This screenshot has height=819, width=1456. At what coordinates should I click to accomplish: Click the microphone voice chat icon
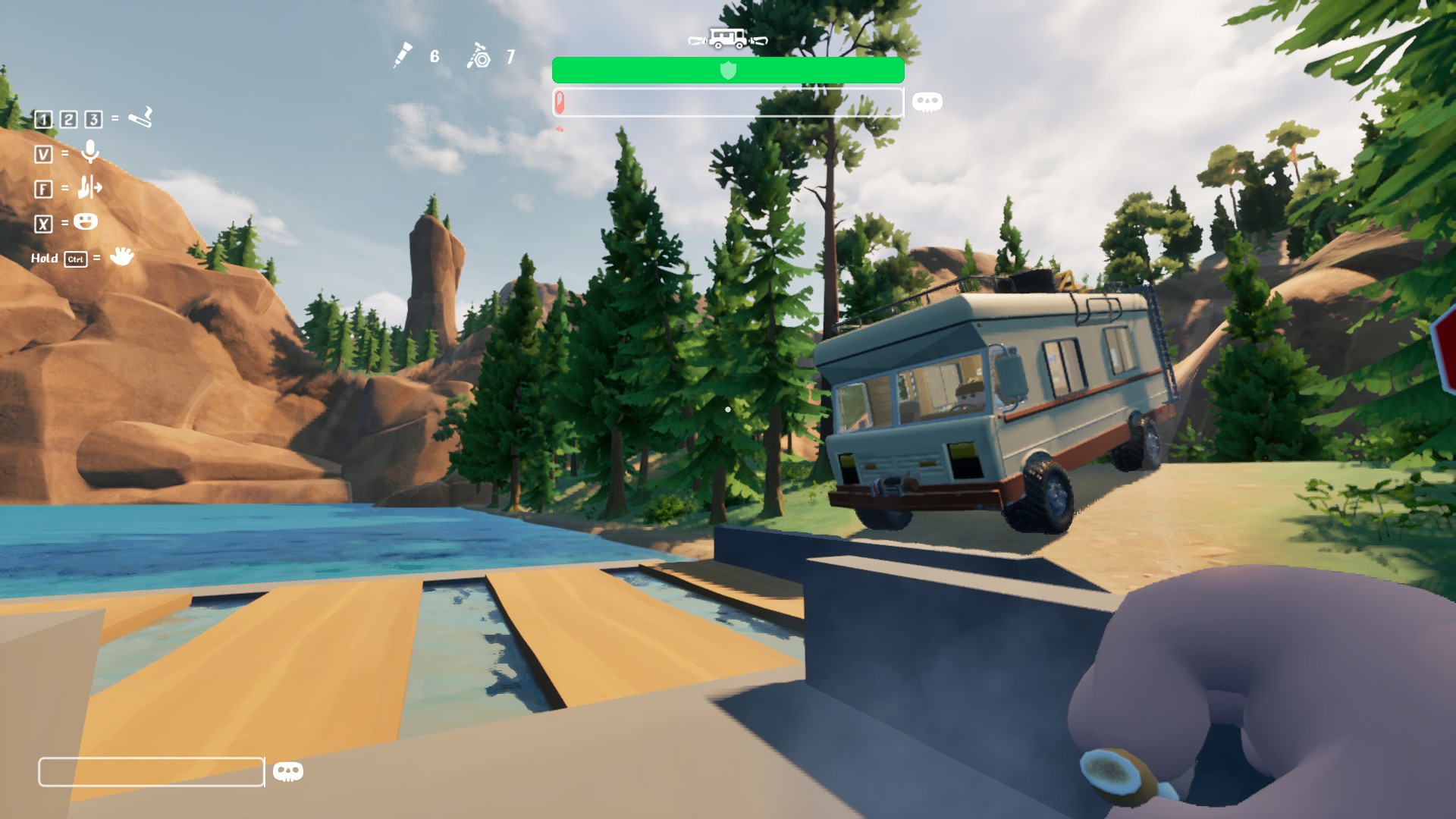pyautogui.click(x=90, y=152)
